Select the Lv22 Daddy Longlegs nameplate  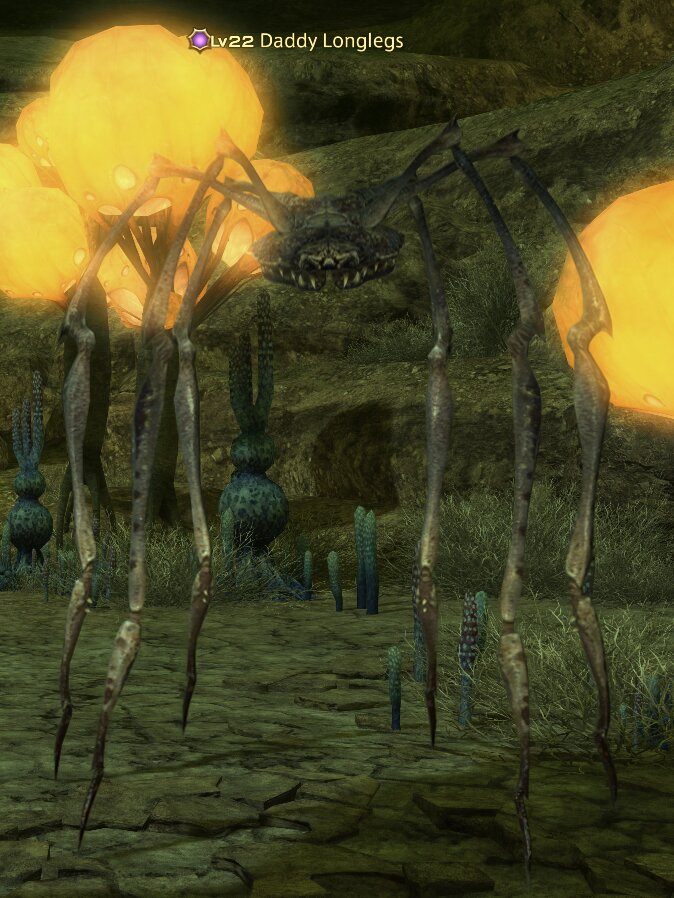coord(296,41)
